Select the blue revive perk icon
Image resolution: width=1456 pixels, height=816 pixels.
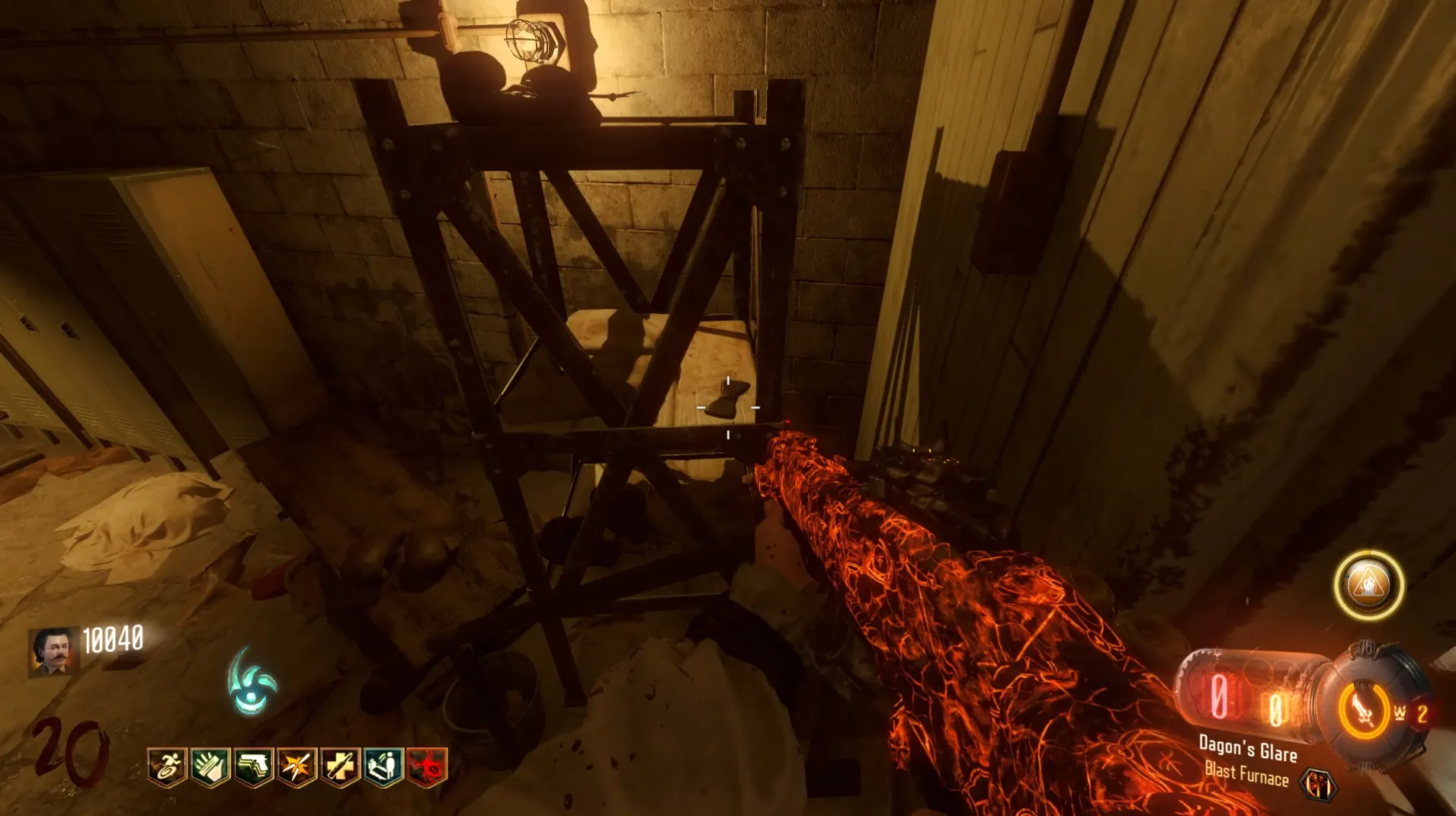coord(383,766)
